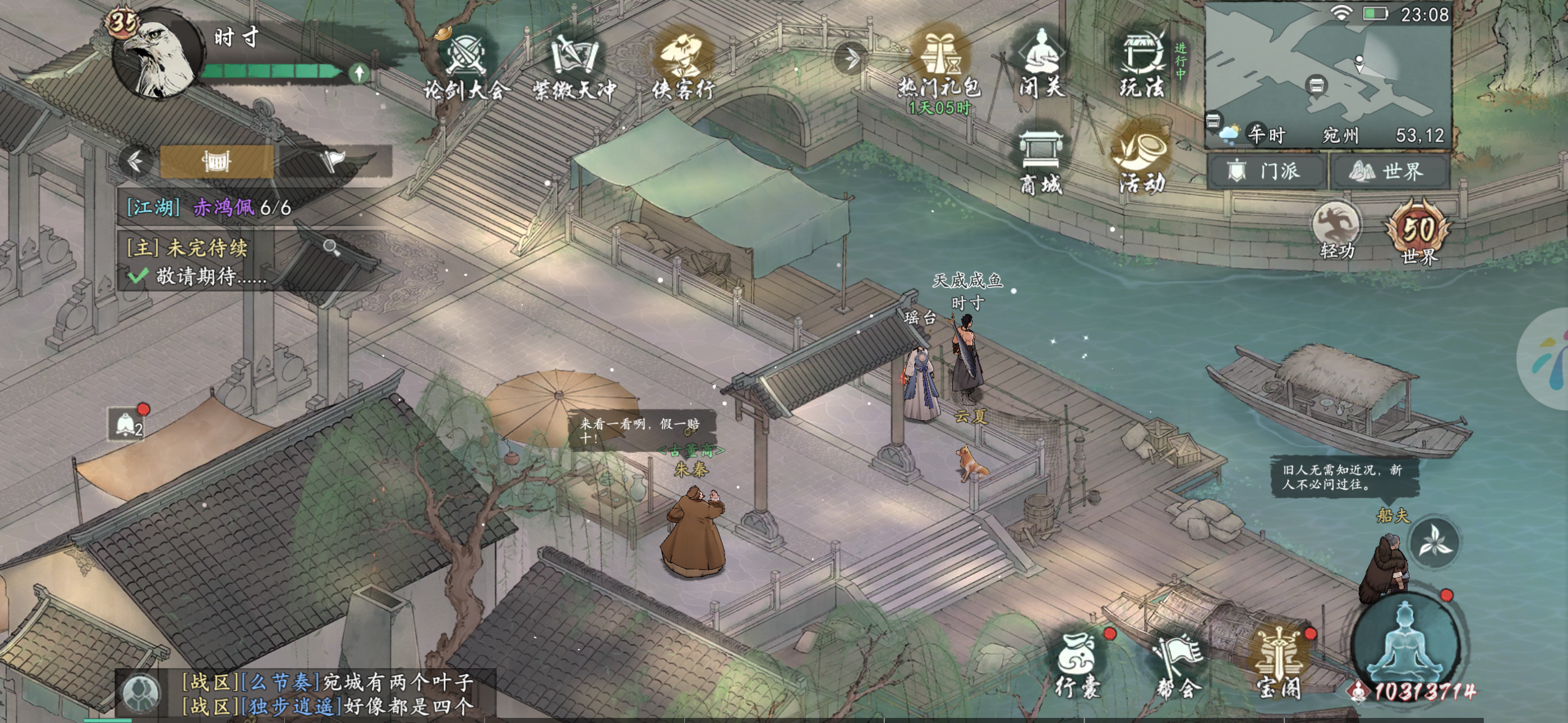Open the 活动 events menu
Image resolution: width=1568 pixels, height=723 pixels.
pos(1142,161)
